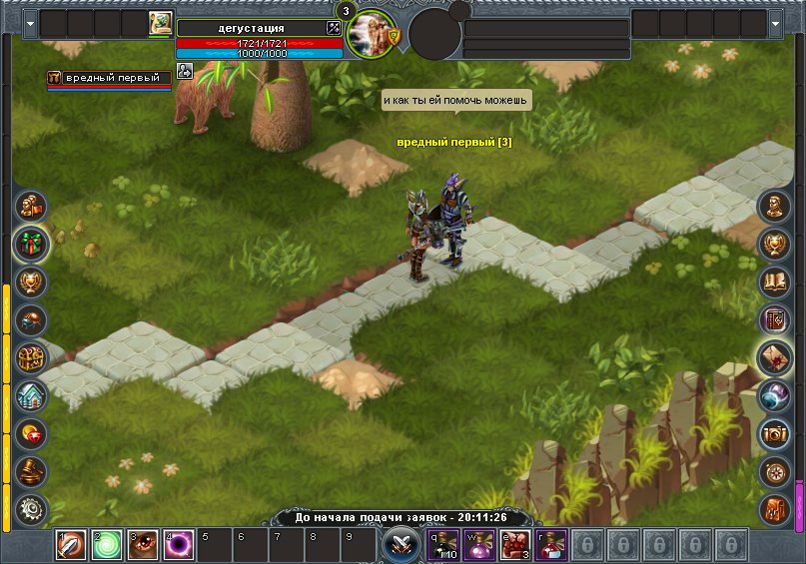Open the gift box menu icon
The width and height of the screenshot is (806, 564).
[31, 244]
